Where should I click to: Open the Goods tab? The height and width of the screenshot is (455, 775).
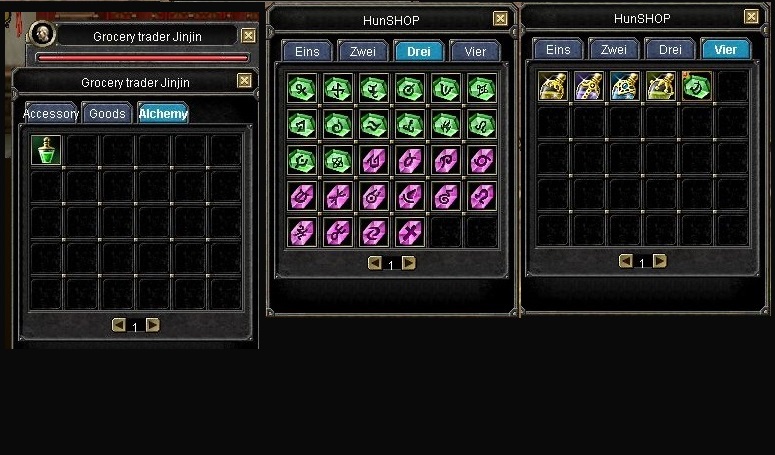107,114
